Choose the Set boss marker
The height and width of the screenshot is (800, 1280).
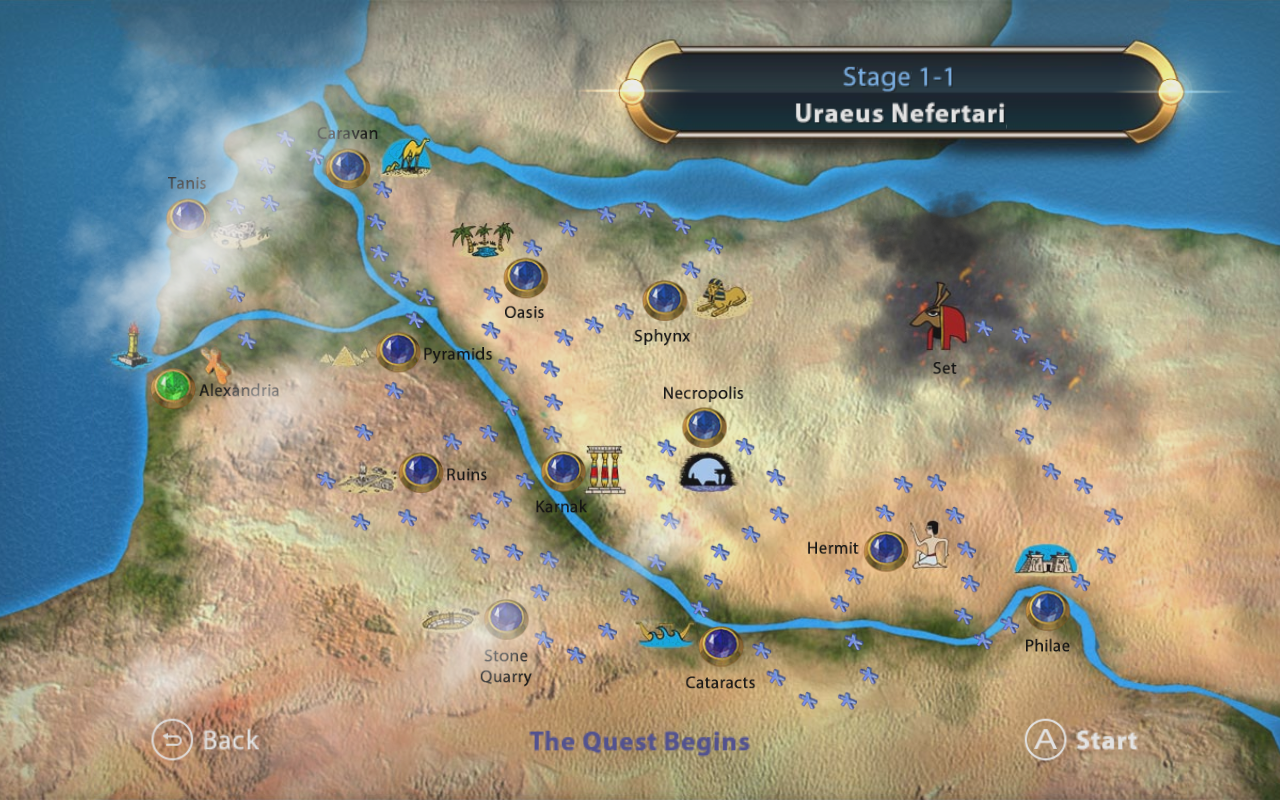(939, 317)
